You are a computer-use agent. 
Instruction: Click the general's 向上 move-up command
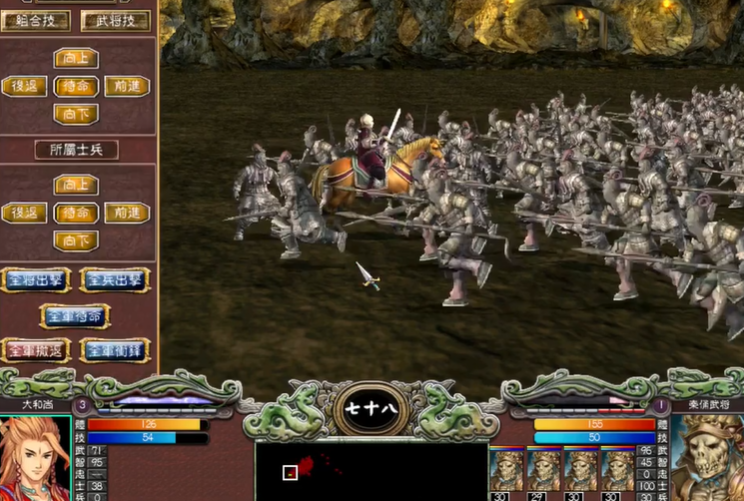point(76,58)
